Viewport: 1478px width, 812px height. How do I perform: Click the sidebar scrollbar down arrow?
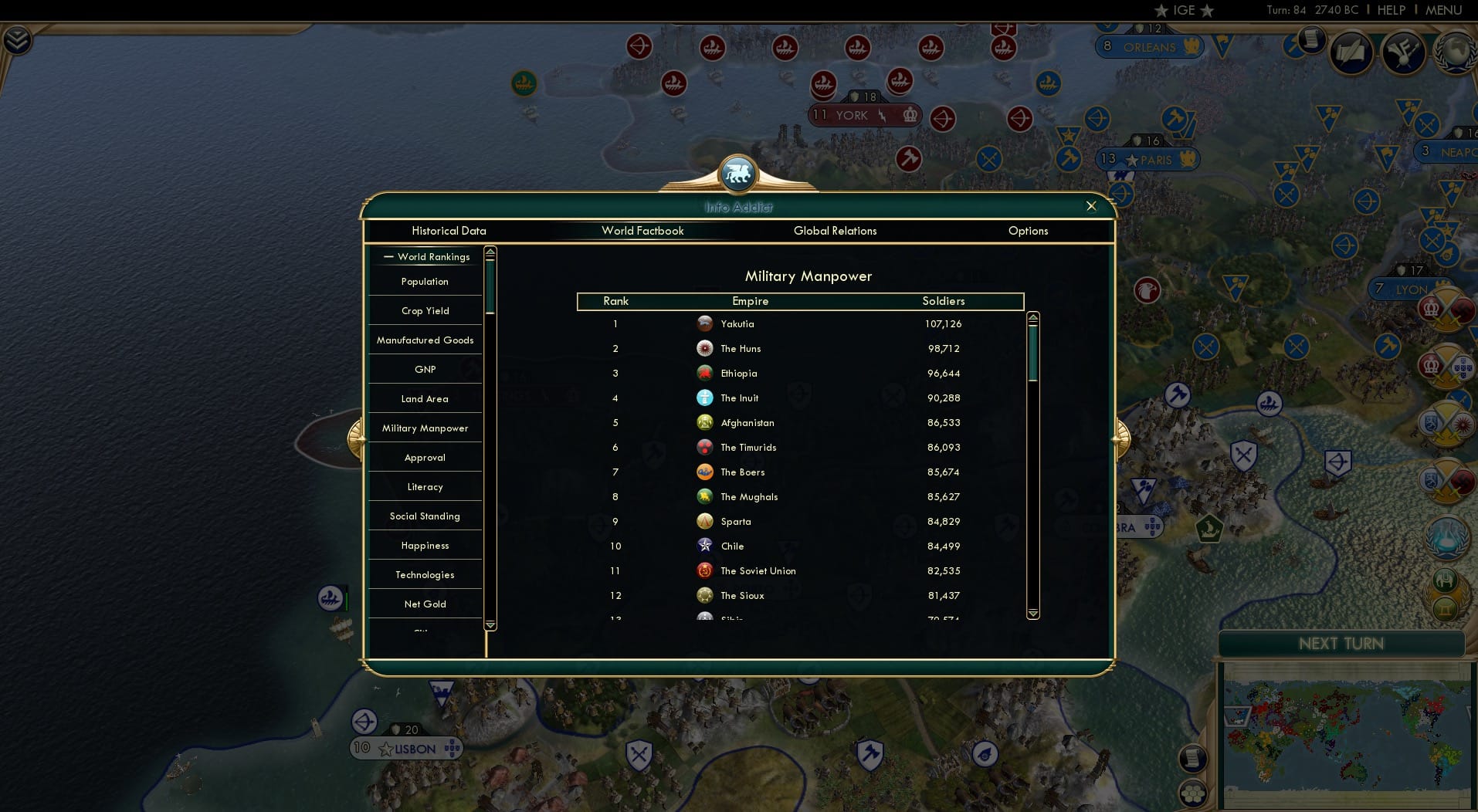click(x=490, y=624)
